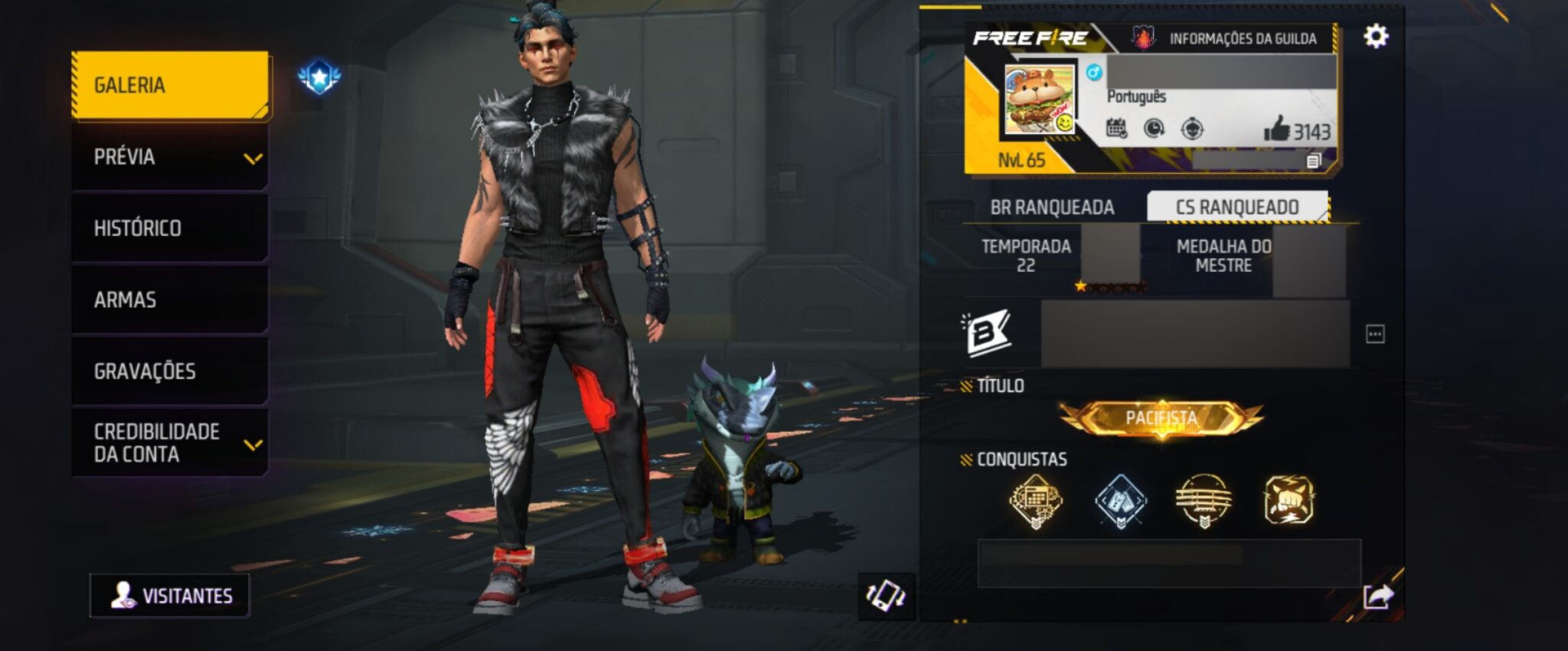Image resolution: width=1568 pixels, height=651 pixels.
Task: Select the Pacifista title badge
Action: 1161,418
